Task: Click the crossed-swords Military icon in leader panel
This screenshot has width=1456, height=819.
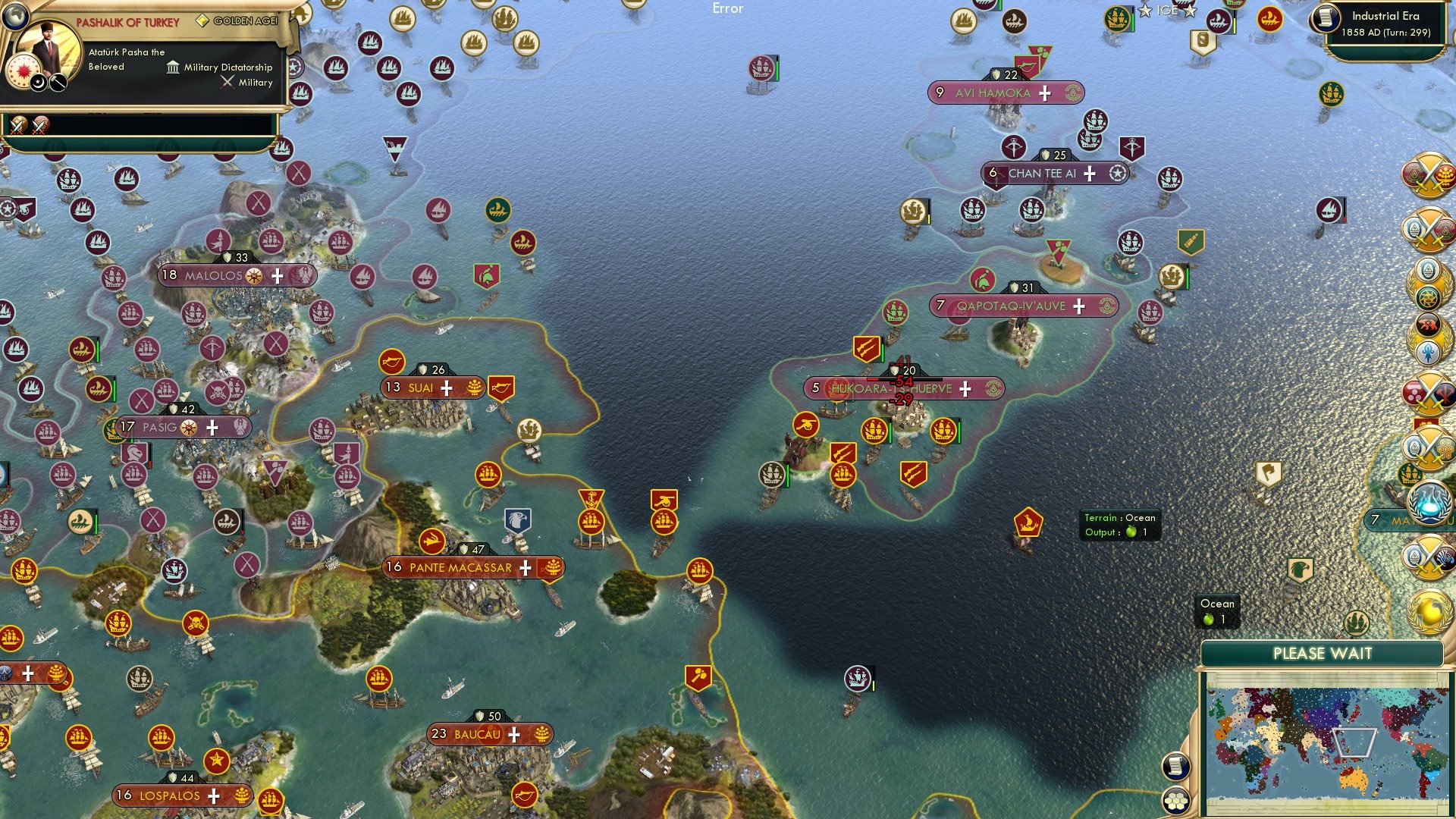Action: pyautogui.click(x=227, y=82)
